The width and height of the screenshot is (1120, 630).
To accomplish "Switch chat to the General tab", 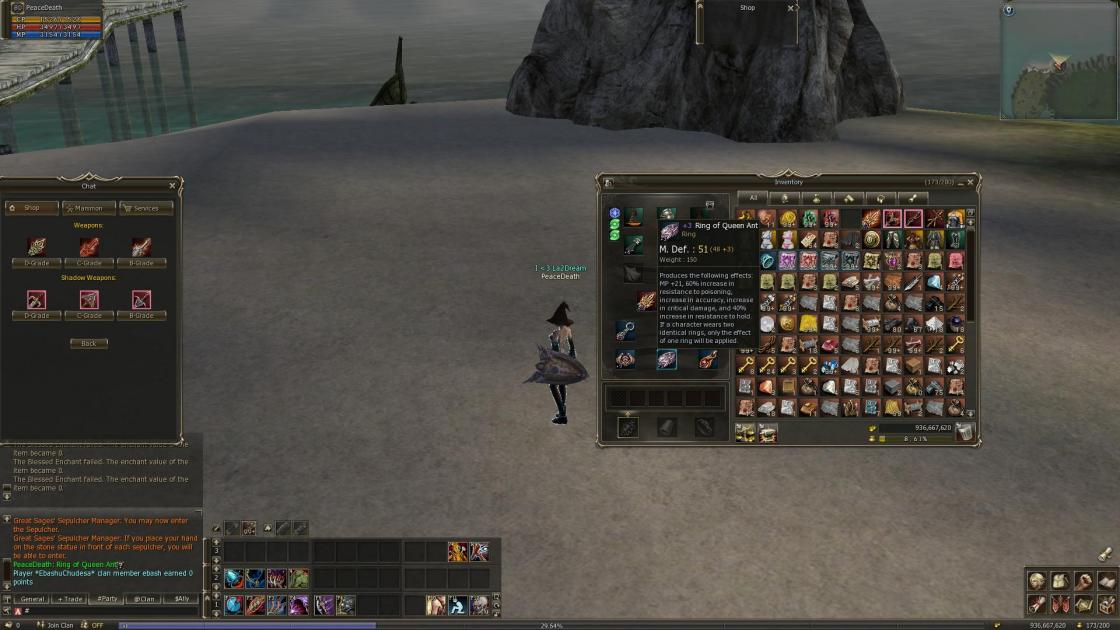I will (32, 599).
